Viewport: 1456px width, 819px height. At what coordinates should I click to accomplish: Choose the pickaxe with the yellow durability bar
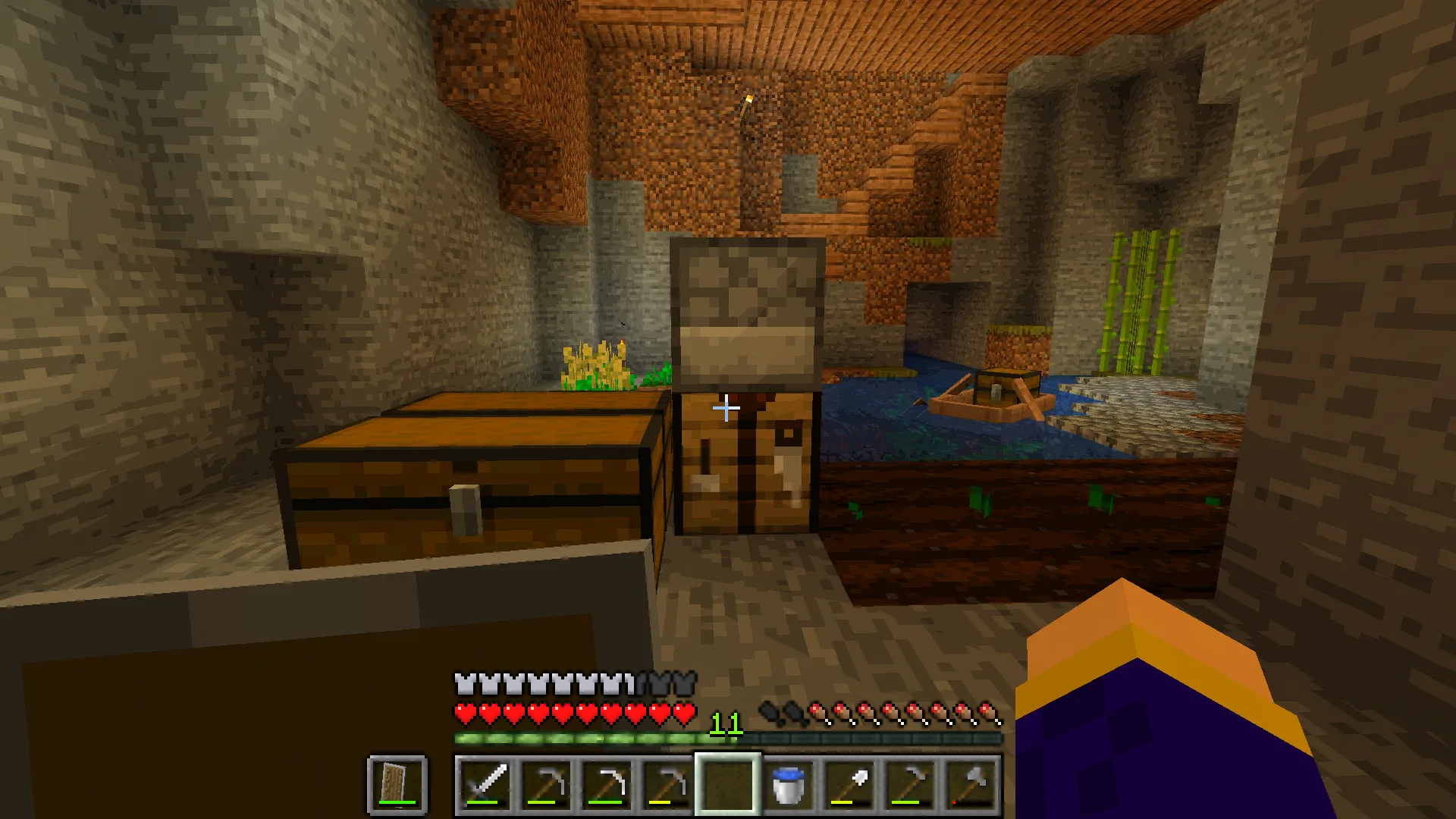tap(667, 783)
